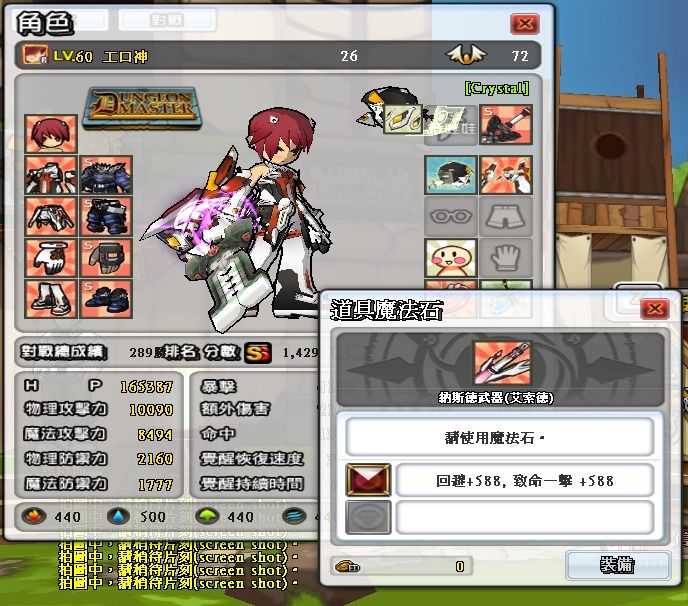This screenshot has height=606, width=688.
Task: Click the empty glasses accessory slot
Action: [x=450, y=216]
